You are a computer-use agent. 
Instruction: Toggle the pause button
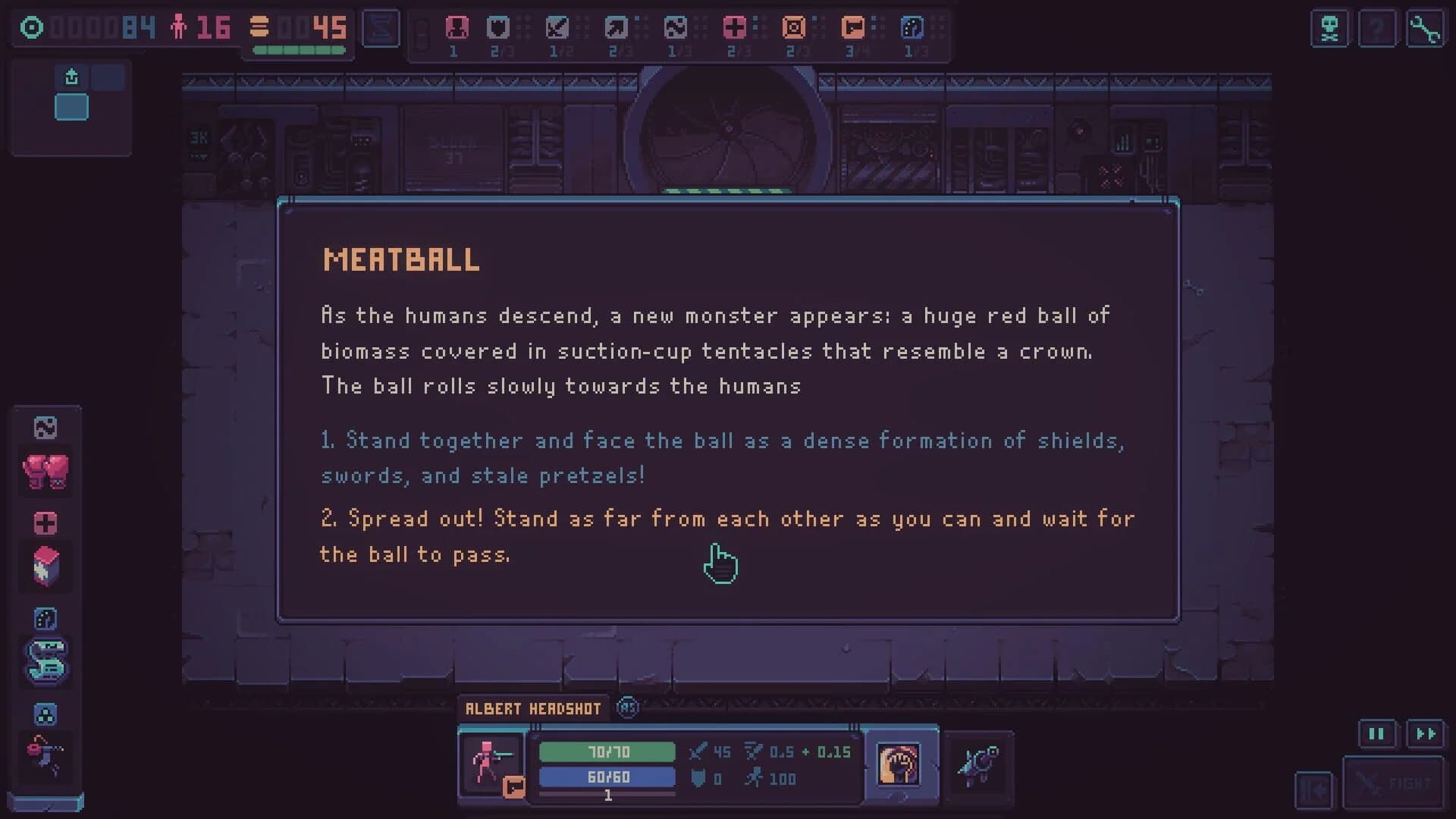click(1376, 733)
